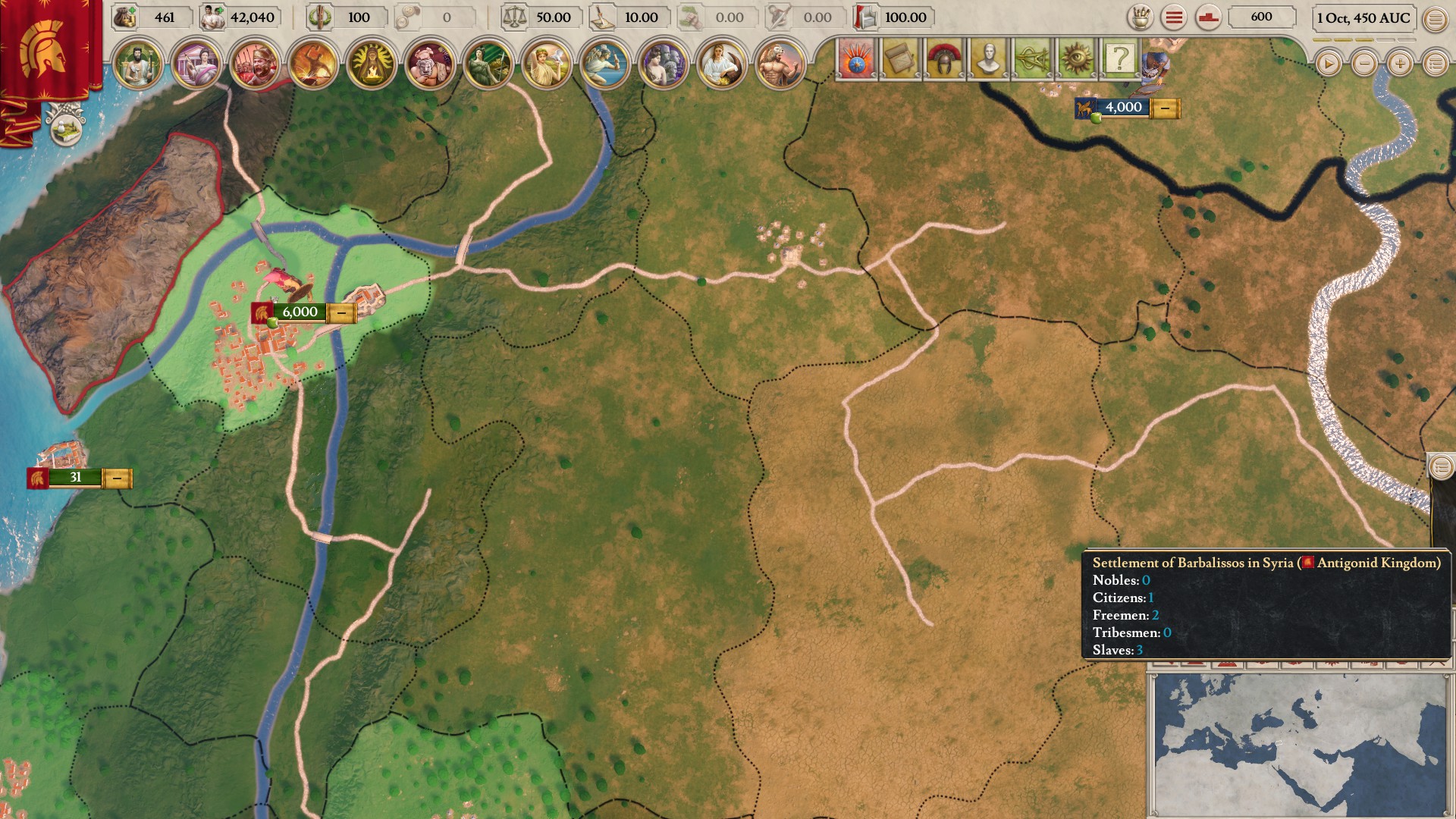Click the gold treasury pouch icon
This screenshot has height=819, width=1456.
124,17
